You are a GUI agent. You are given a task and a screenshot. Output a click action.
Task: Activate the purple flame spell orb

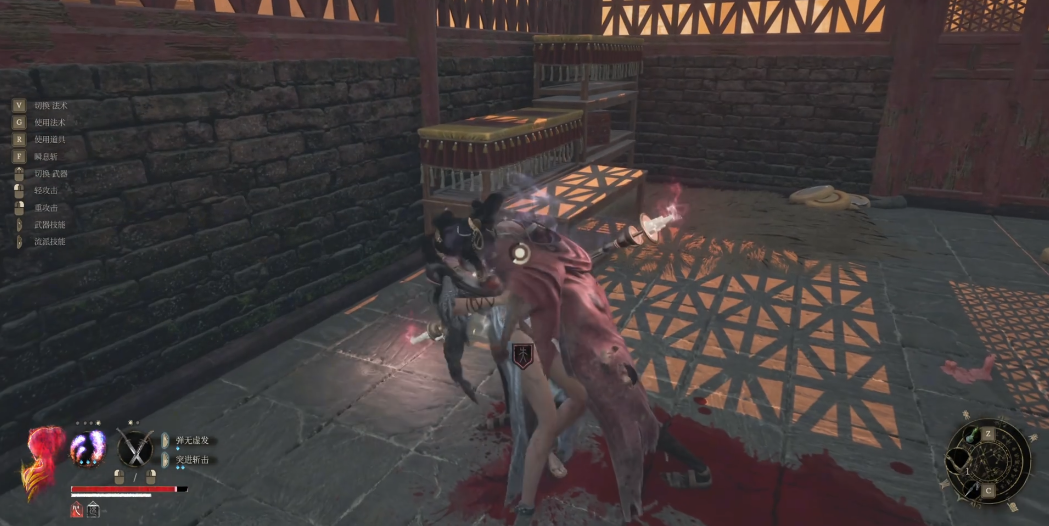pos(87,447)
